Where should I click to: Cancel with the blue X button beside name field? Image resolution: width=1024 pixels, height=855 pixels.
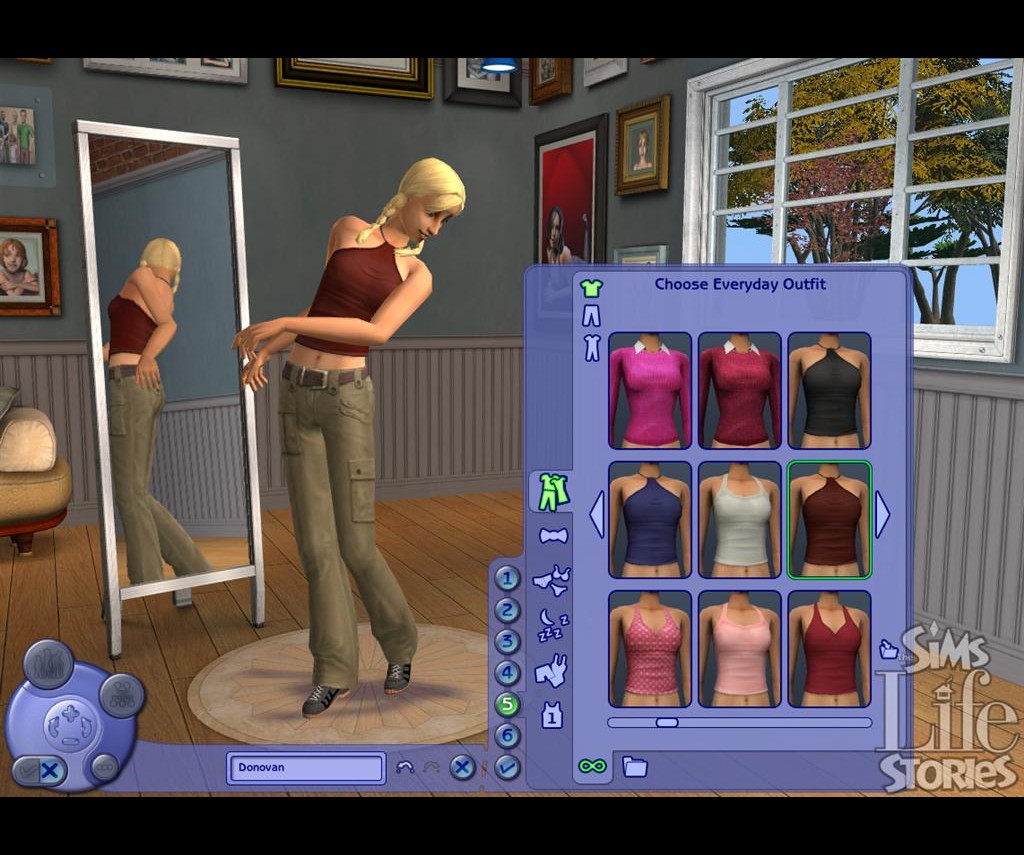[x=461, y=768]
